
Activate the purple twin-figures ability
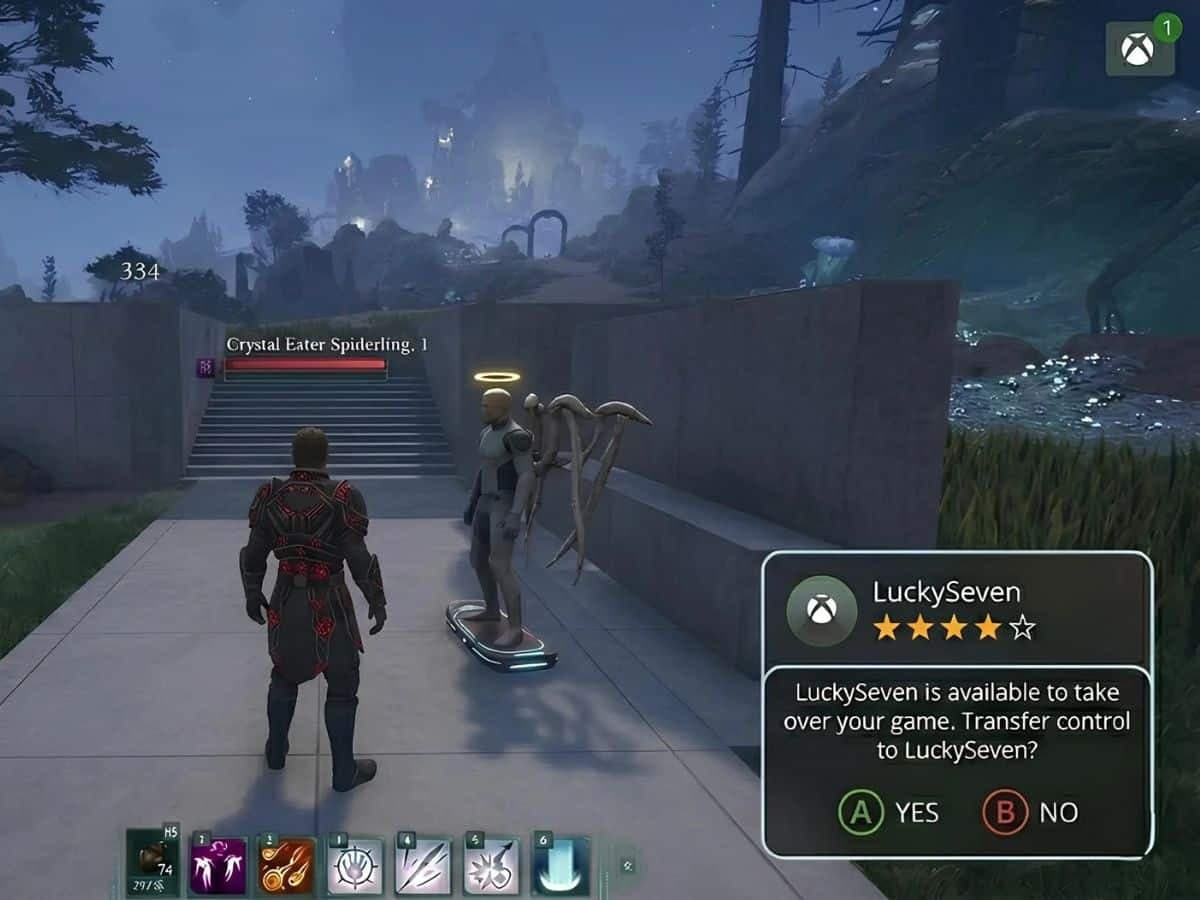219,865
